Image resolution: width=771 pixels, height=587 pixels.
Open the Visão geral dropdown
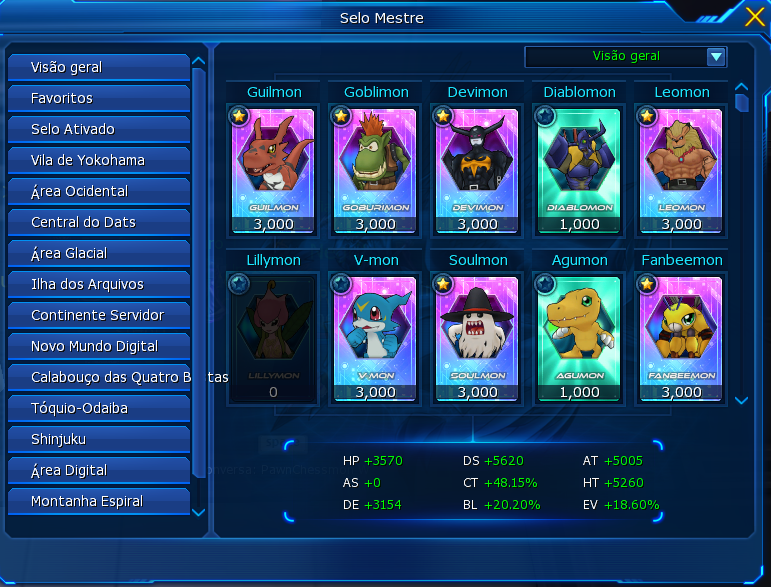pos(716,57)
